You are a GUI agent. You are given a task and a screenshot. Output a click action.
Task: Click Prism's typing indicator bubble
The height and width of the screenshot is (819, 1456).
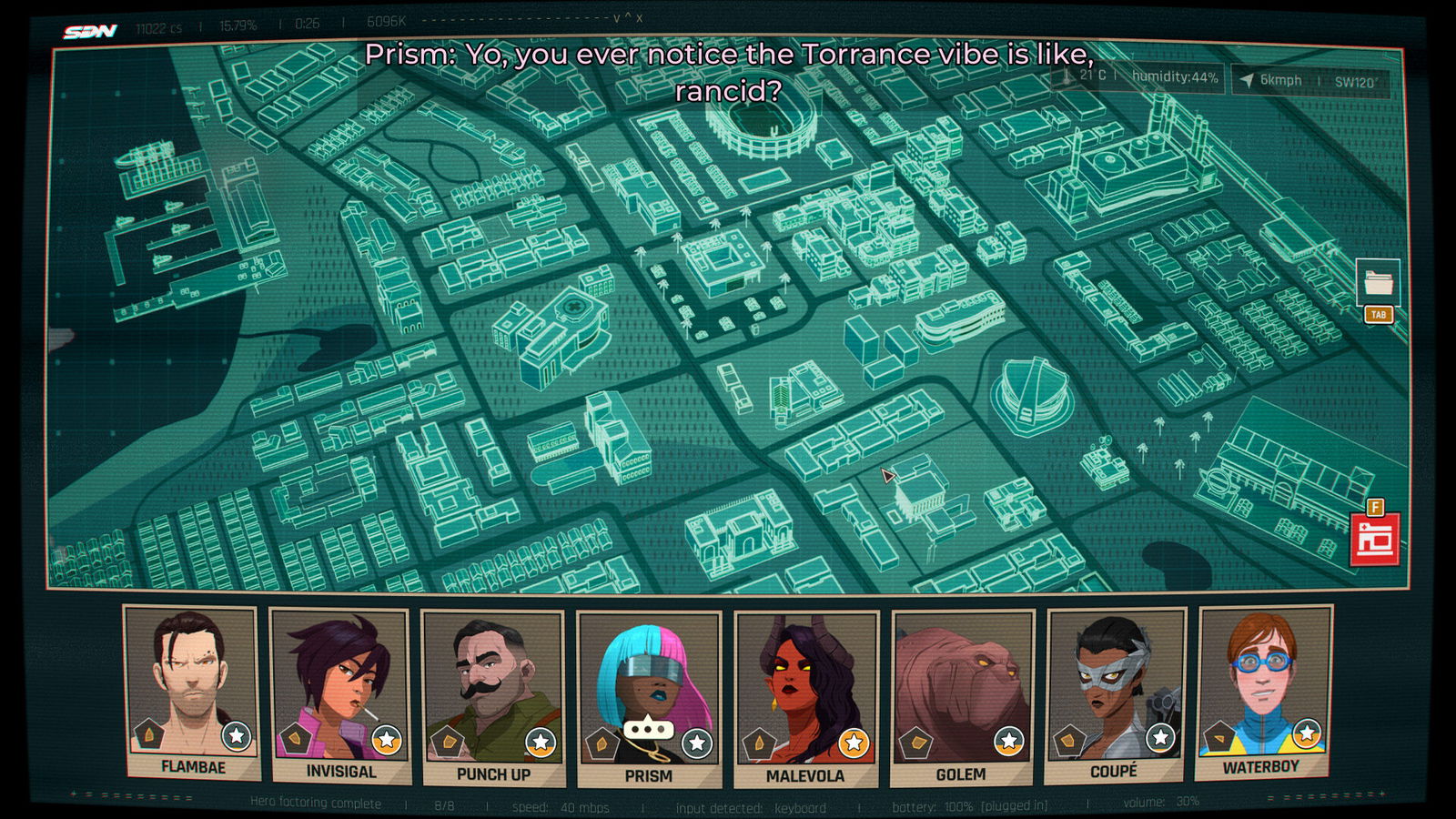[649, 727]
